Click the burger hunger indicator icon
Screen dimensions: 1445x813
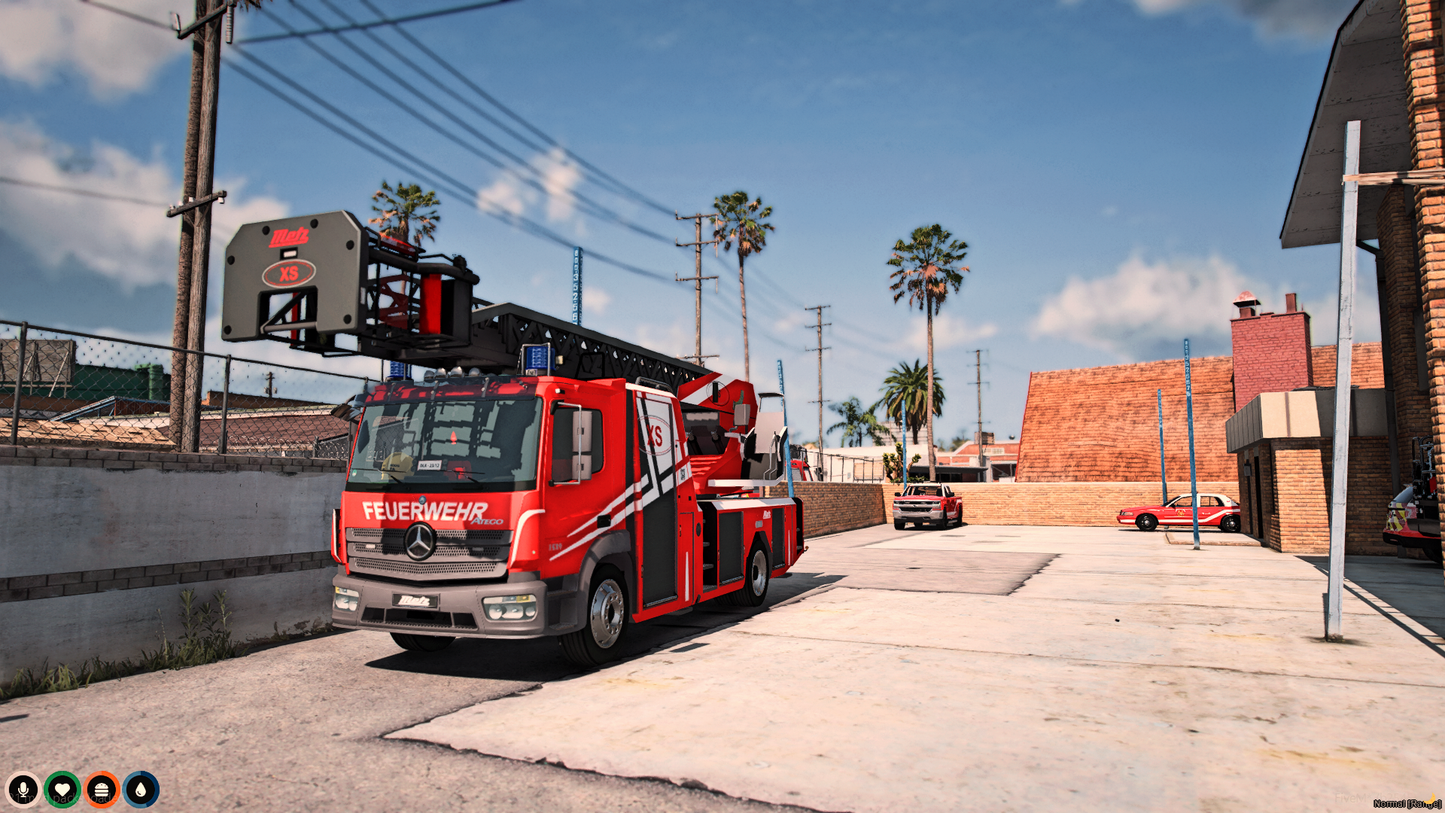(x=103, y=792)
